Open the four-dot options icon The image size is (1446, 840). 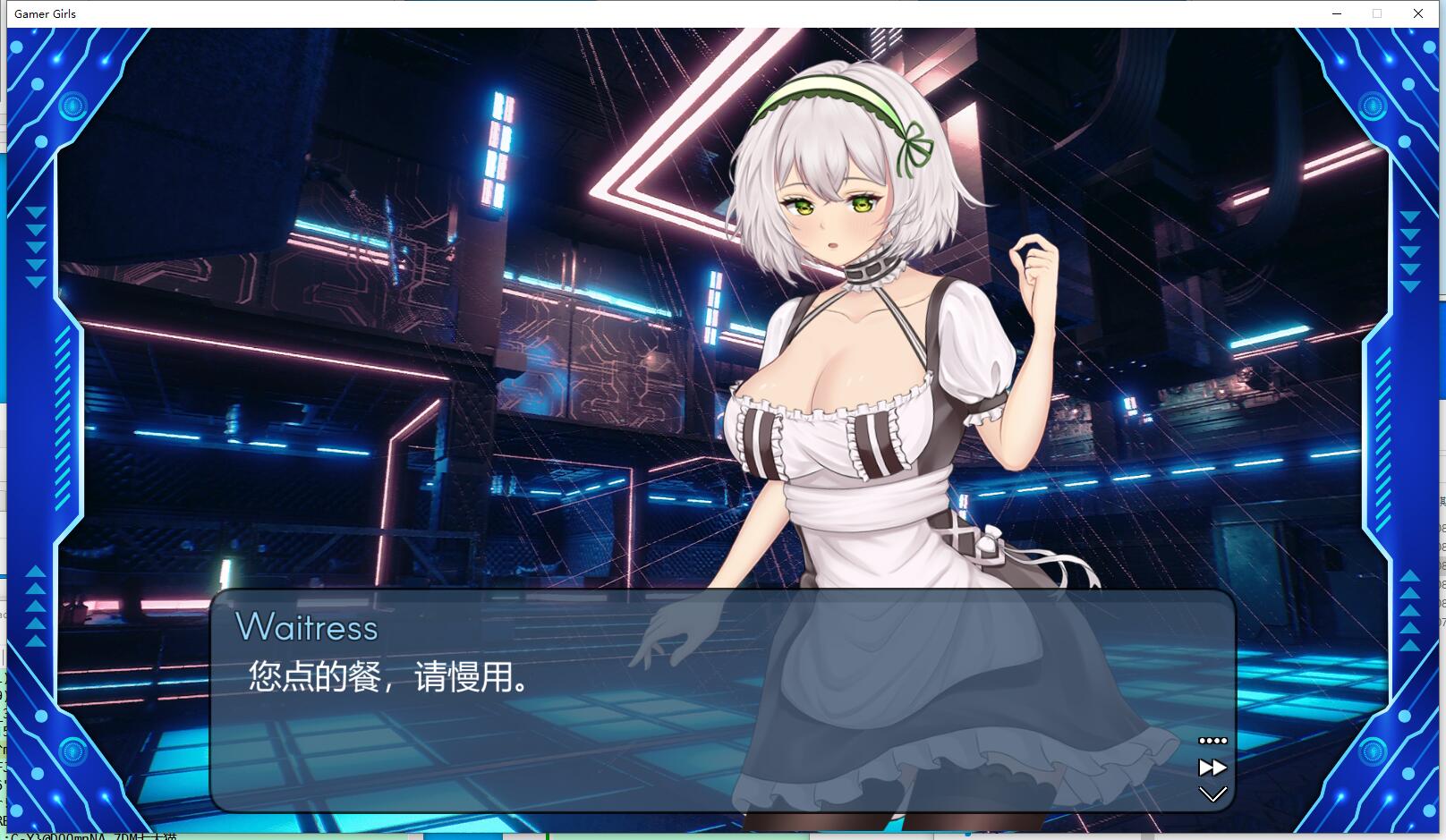tap(1212, 741)
